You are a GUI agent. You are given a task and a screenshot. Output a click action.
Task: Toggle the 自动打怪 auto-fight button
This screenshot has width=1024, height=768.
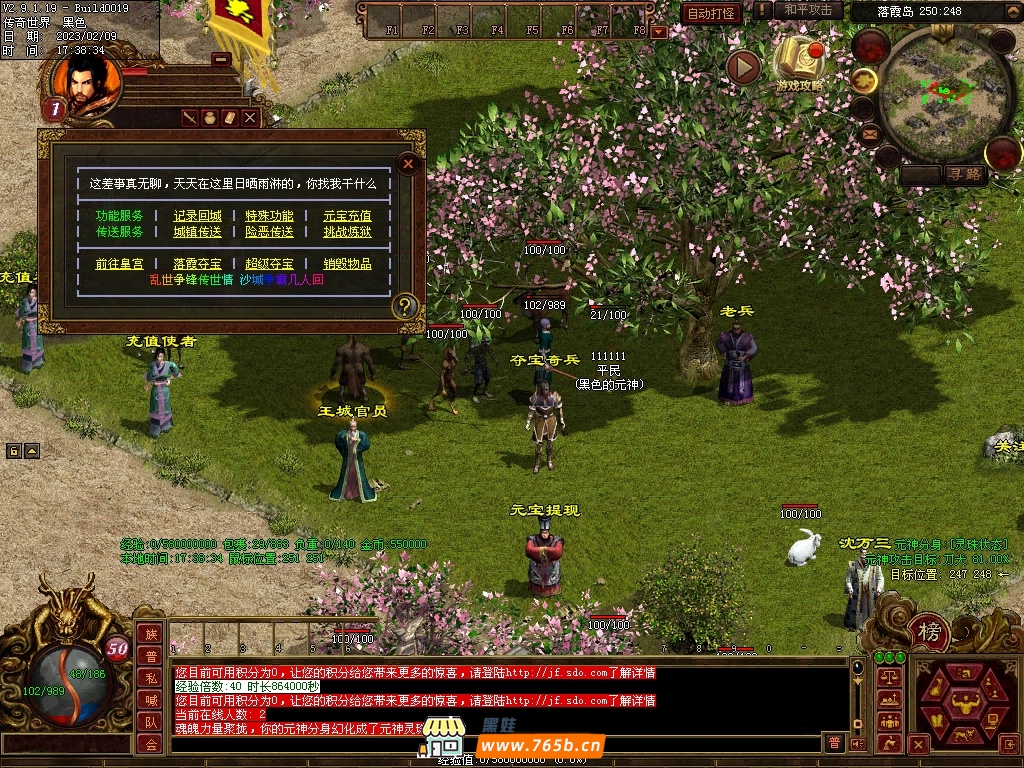711,13
